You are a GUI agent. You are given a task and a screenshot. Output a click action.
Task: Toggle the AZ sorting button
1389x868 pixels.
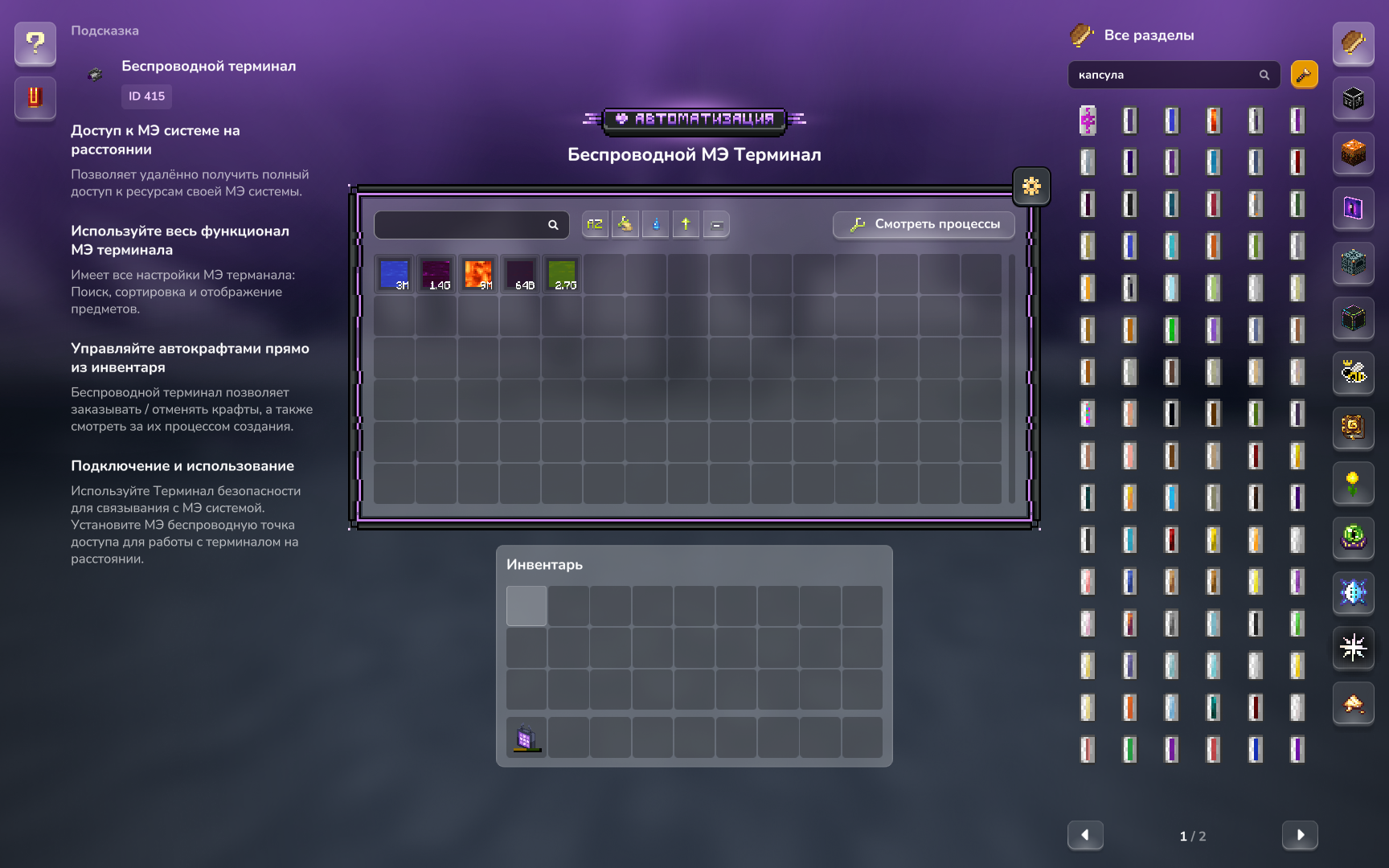click(x=595, y=224)
